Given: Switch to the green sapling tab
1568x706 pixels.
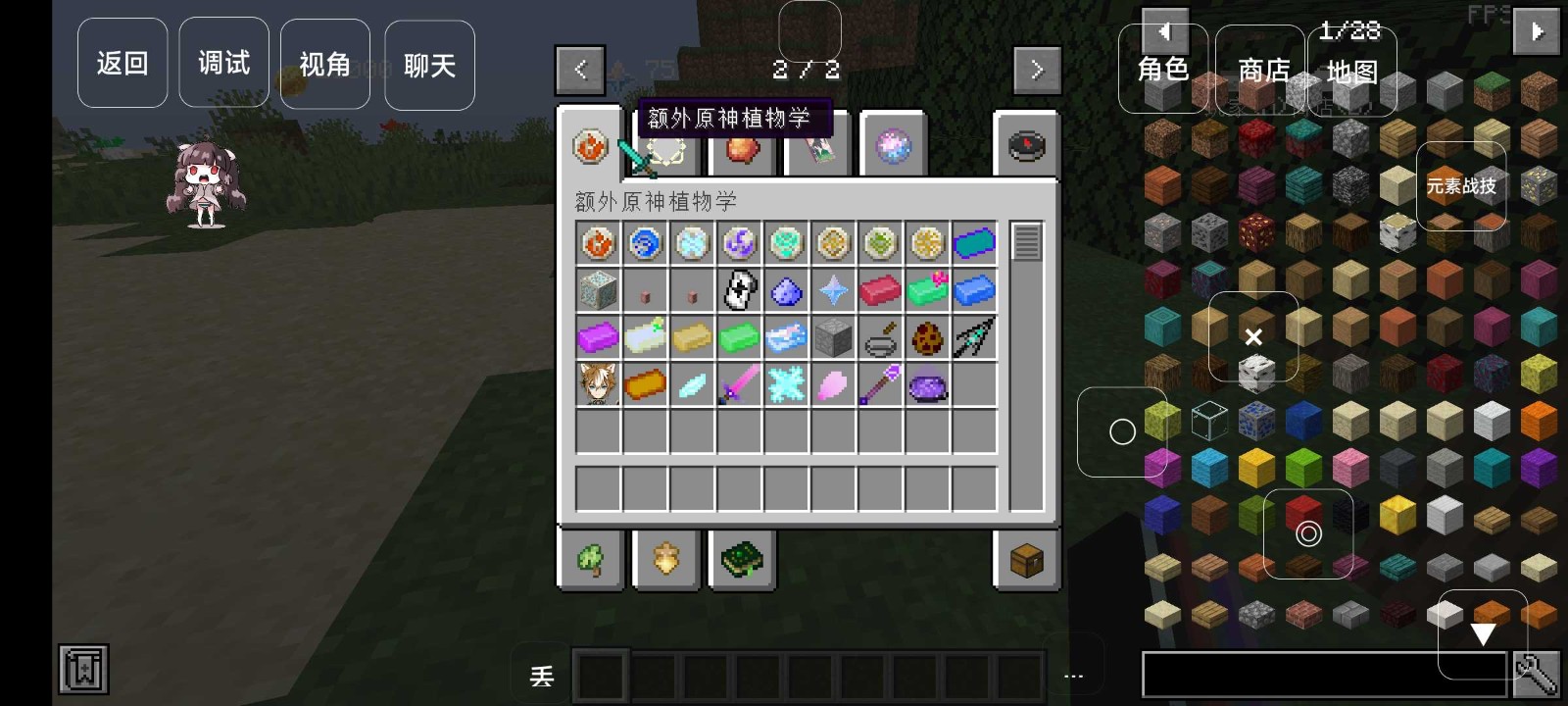Looking at the screenshot, I should click(x=591, y=561).
